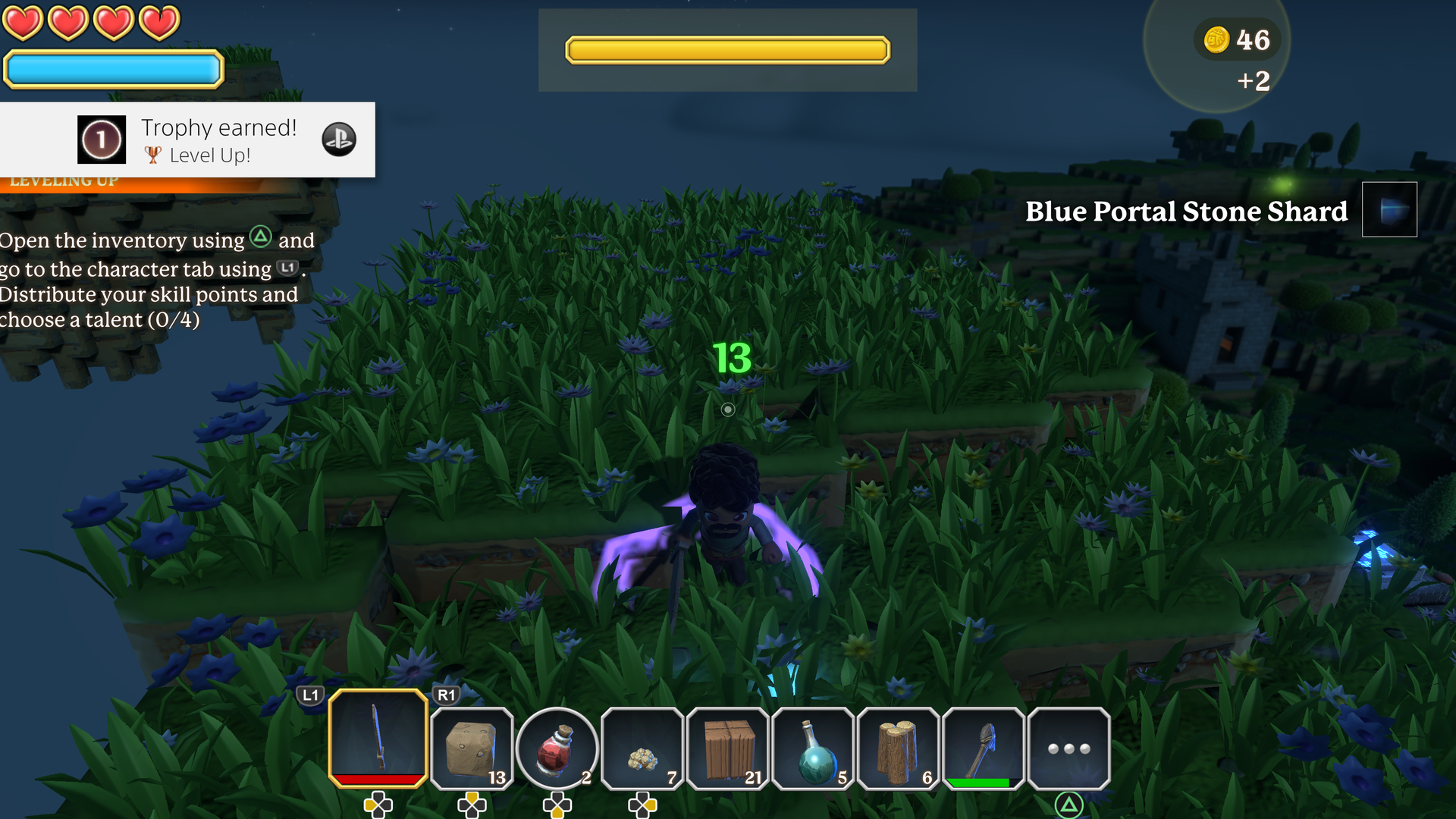
Task: Select the red health potion in the hotbar
Action: [x=557, y=747]
